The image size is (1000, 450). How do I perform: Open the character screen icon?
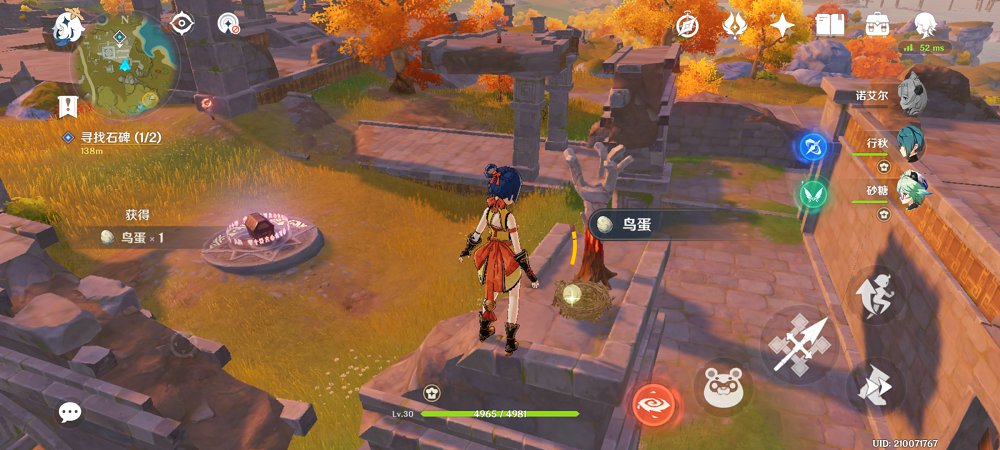[x=925, y=25]
